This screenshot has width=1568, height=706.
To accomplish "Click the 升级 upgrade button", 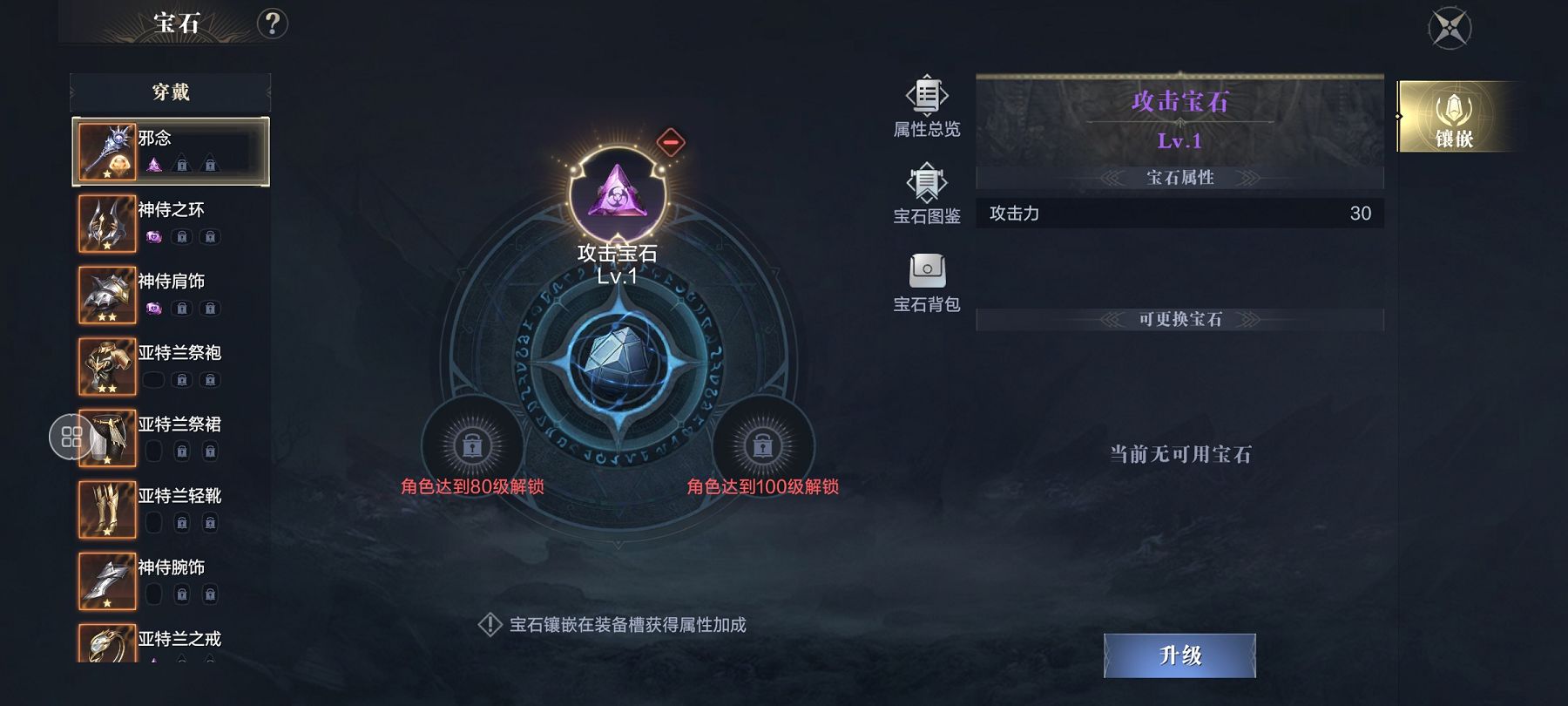I will point(1179,655).
